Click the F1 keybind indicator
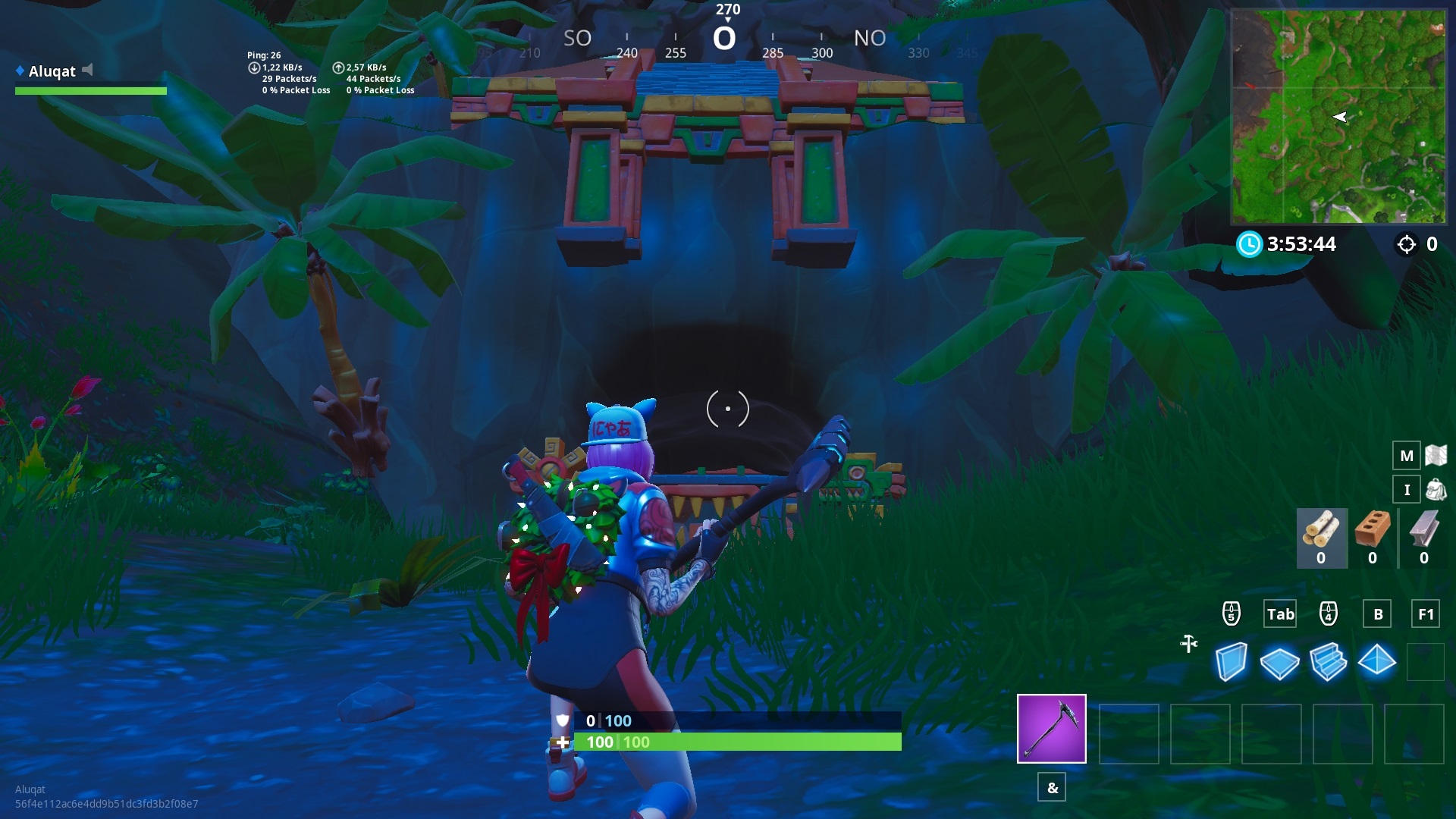 1425,614
